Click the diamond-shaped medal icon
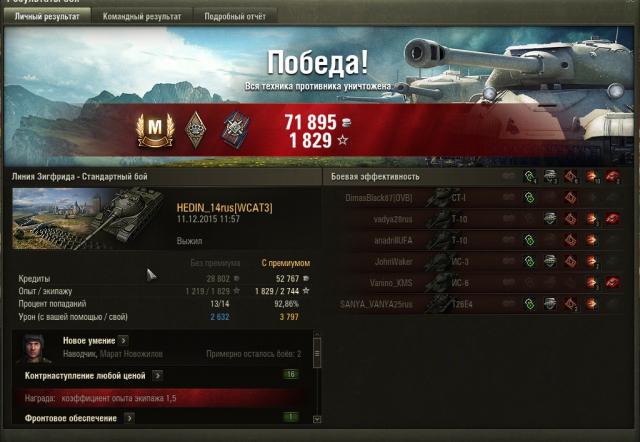640x442 pixels. (x=194, y=128)
